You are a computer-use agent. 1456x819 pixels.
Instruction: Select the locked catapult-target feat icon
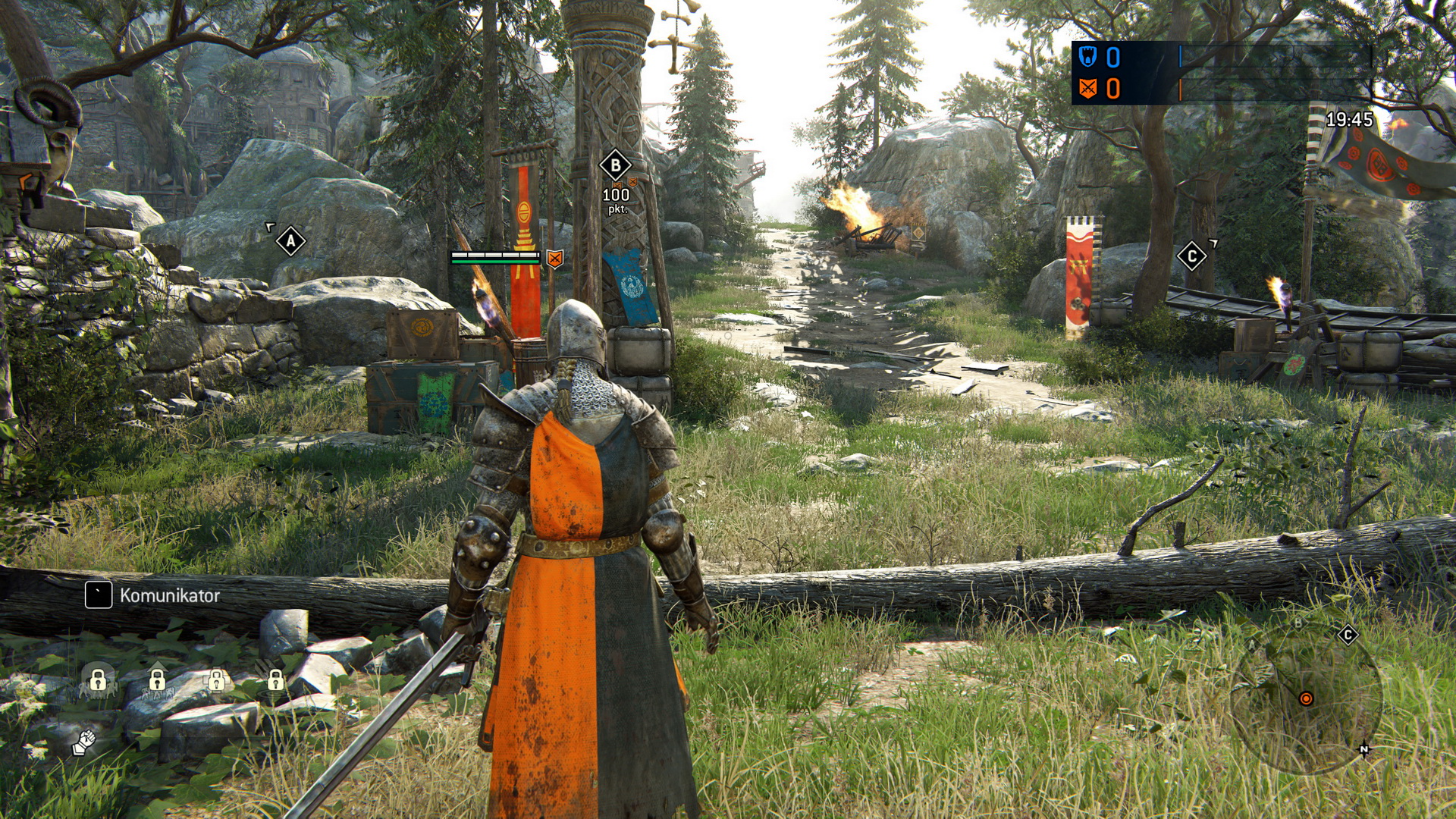pyautogui.click(x=275, y=680)
